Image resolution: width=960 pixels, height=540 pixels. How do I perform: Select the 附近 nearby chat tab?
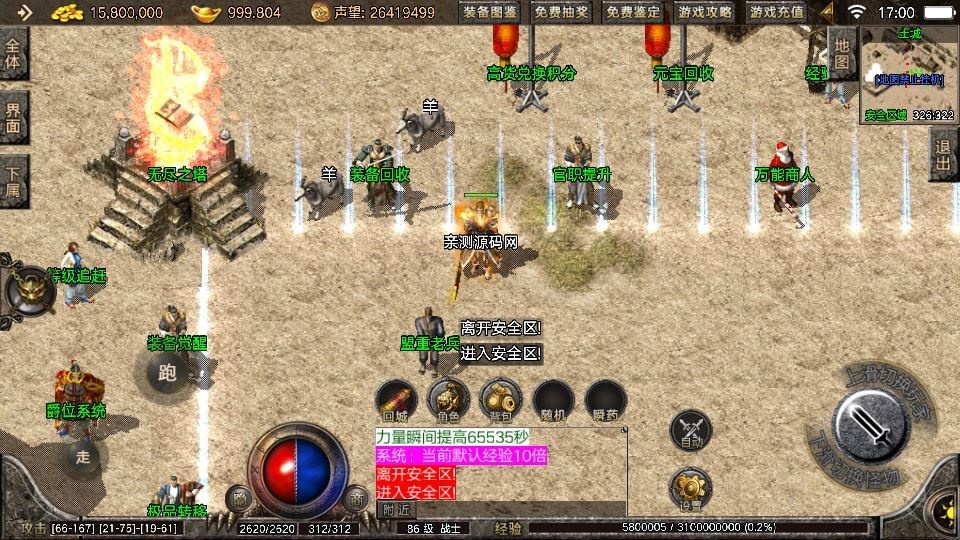coord(396,509)
